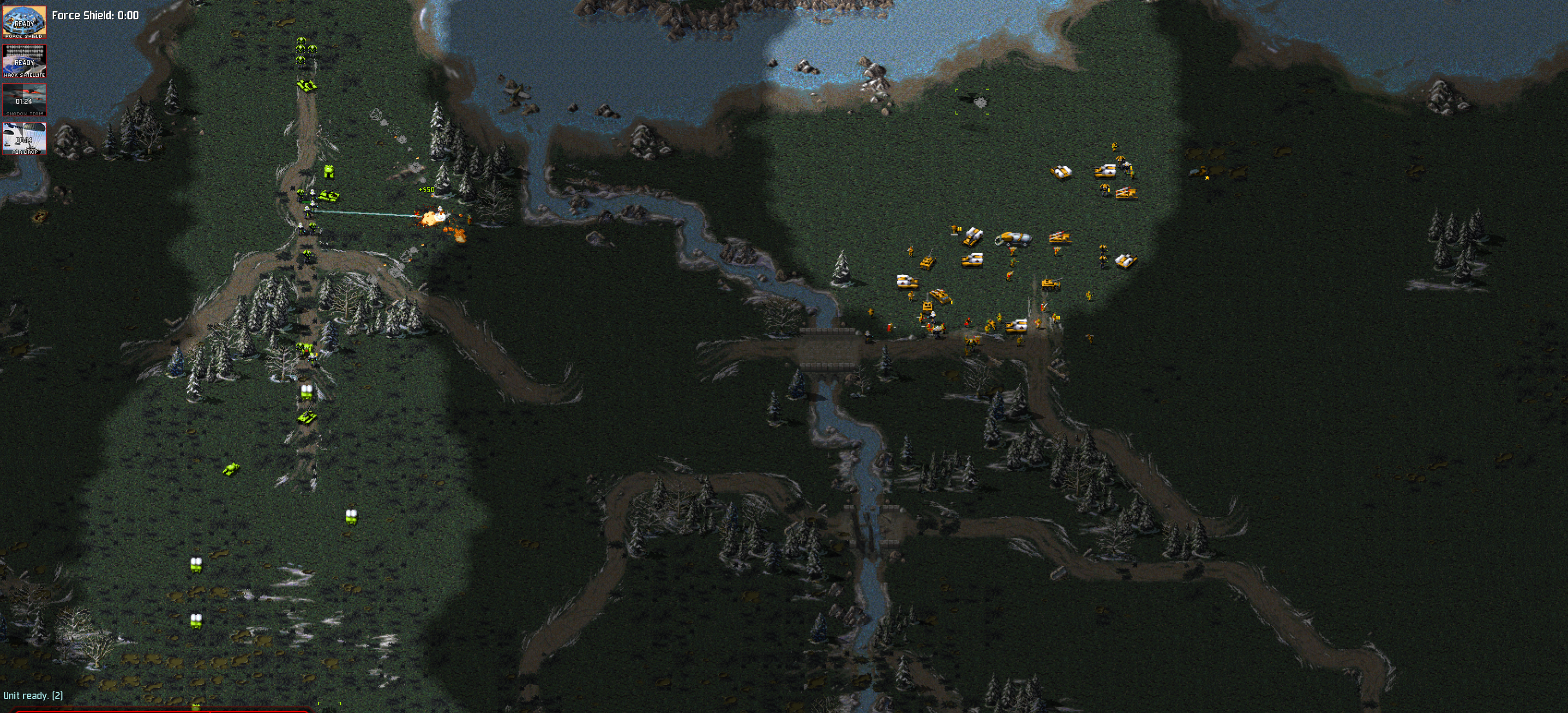Click the Air Drop power icon
The image size is (1568, 713).
(x=24, y=138)
